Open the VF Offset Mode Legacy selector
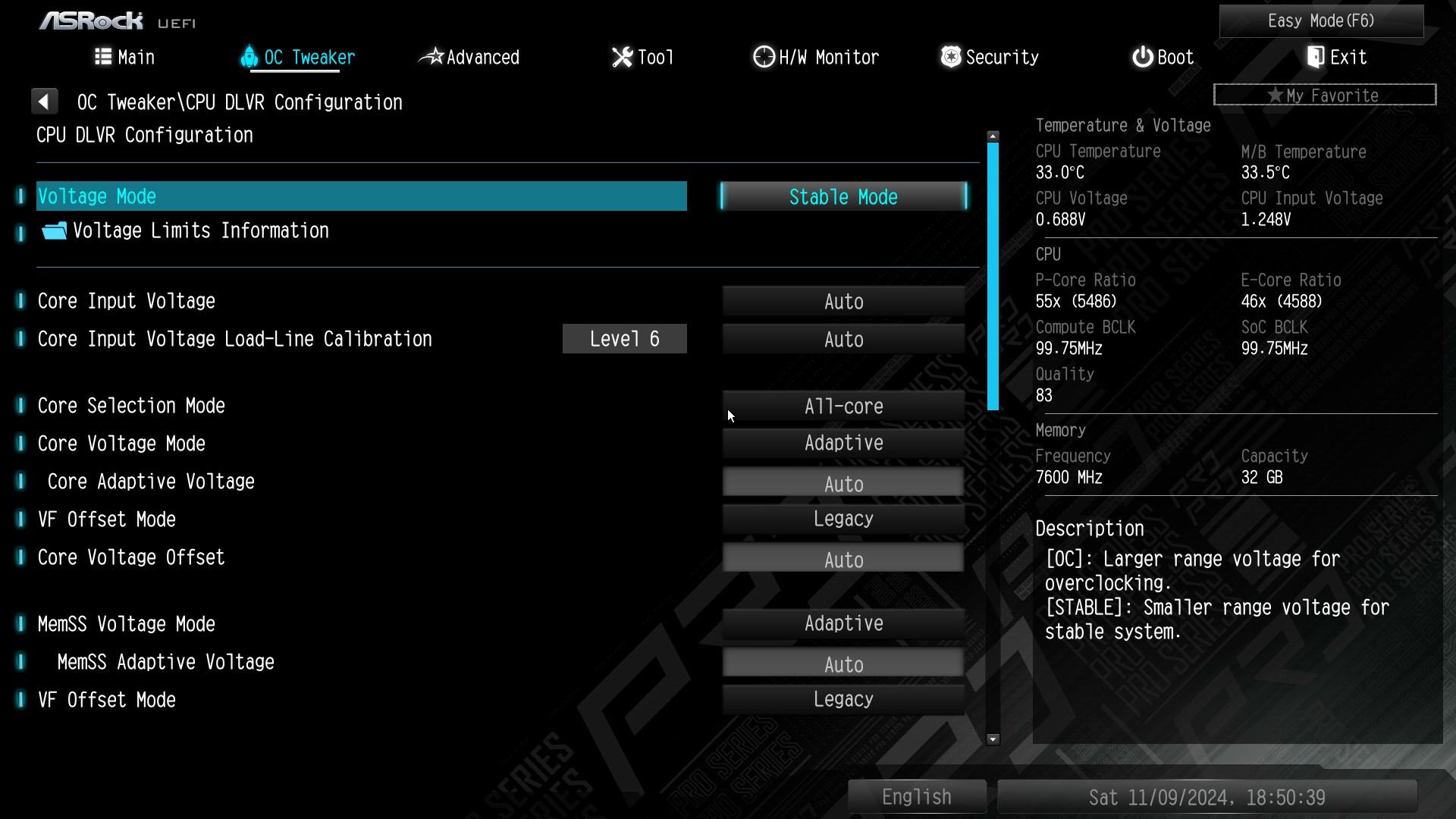The width and height of the screenshot is (1456, 819). (x=843, y=519)
